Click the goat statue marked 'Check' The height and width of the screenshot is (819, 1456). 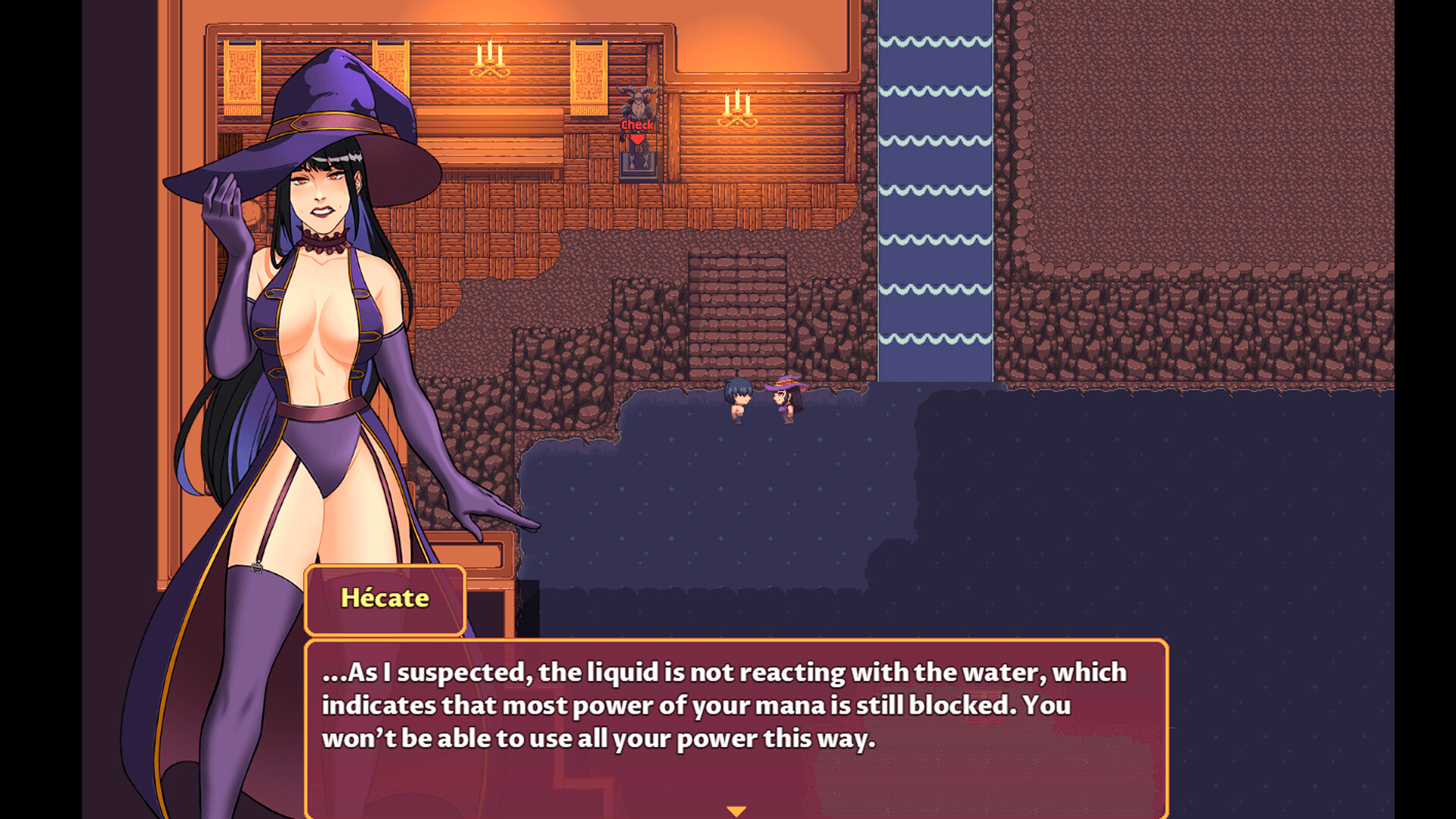pos(638,102)
